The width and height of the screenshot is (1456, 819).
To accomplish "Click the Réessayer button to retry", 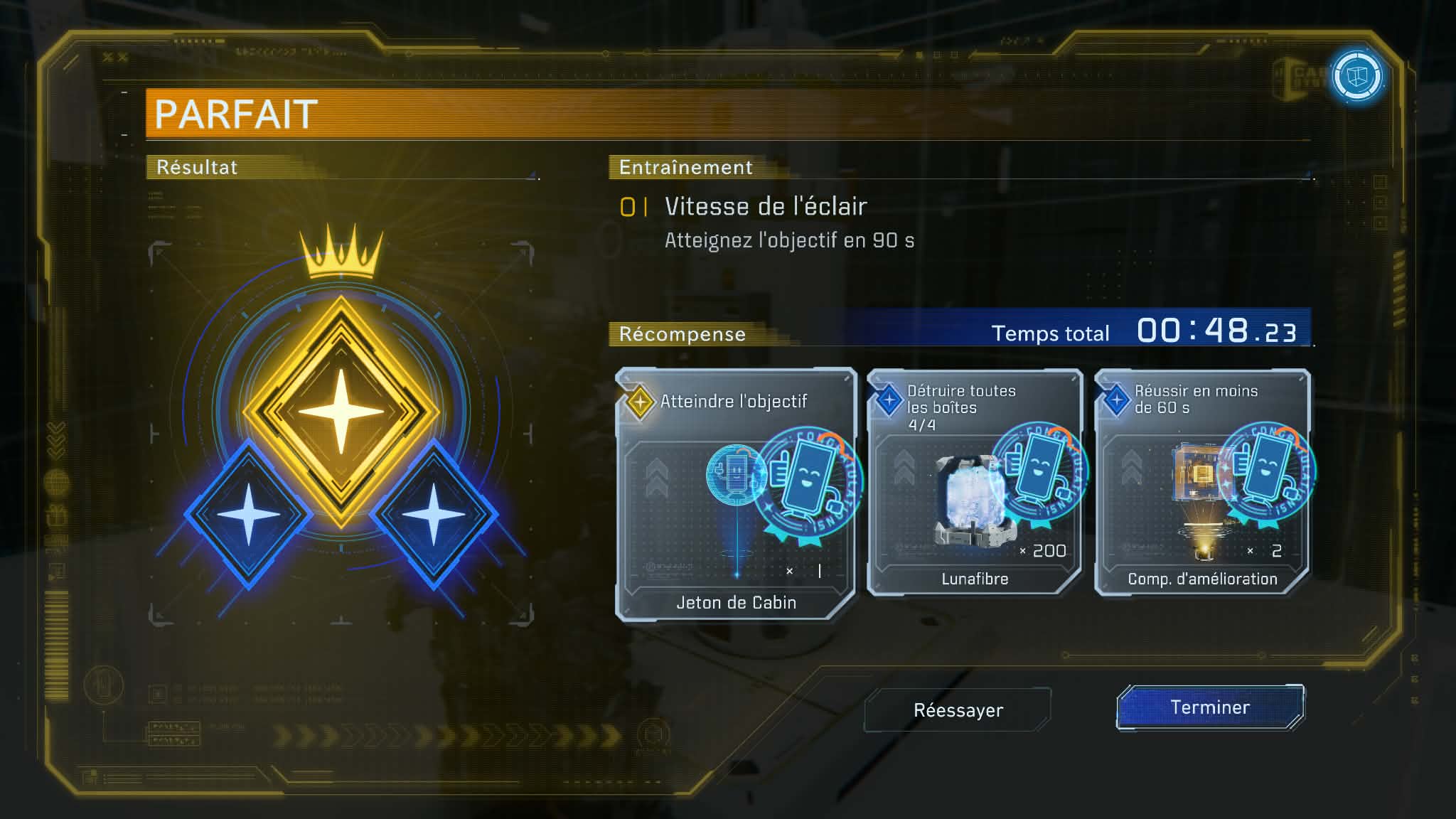I will click(x=958, y=710).
